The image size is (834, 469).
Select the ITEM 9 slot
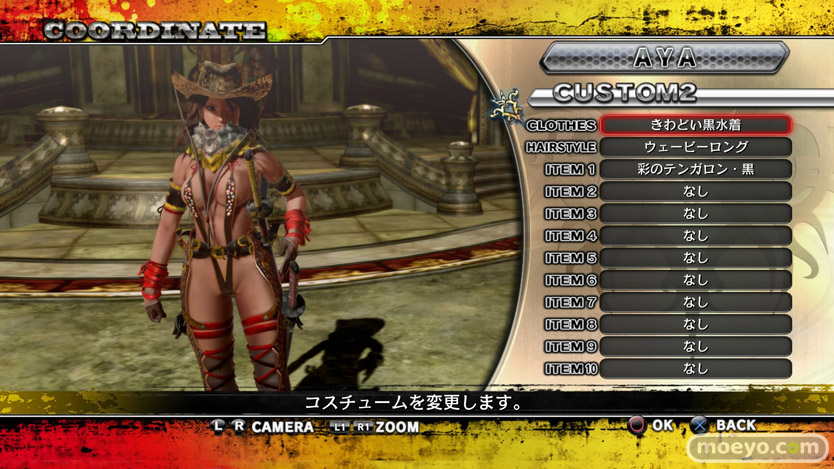point(696,346)
